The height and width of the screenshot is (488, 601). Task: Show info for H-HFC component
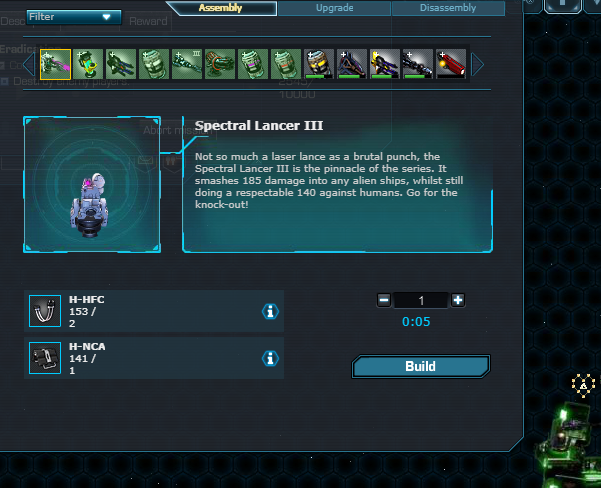(270, 312)
